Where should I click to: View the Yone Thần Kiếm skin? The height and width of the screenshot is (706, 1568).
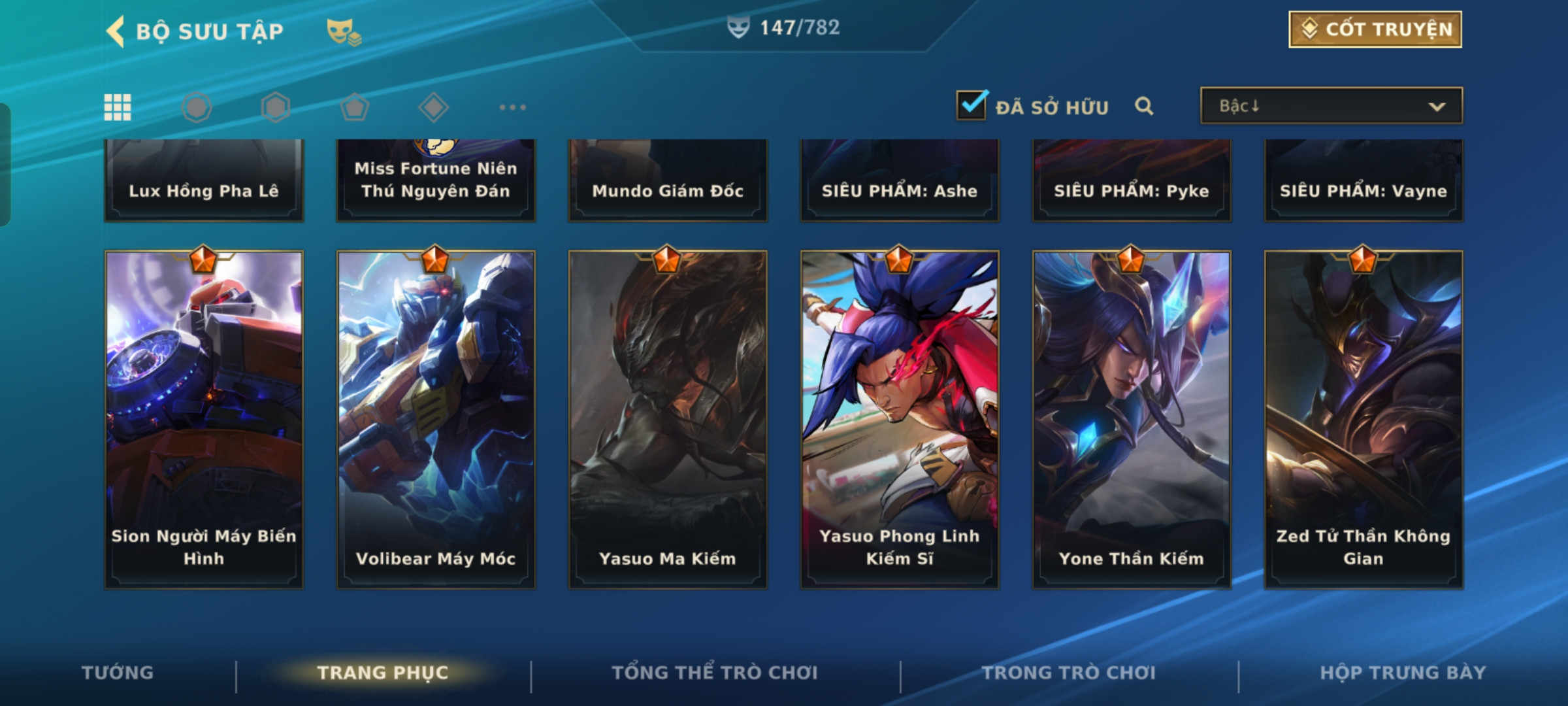tap(1132, 419)
